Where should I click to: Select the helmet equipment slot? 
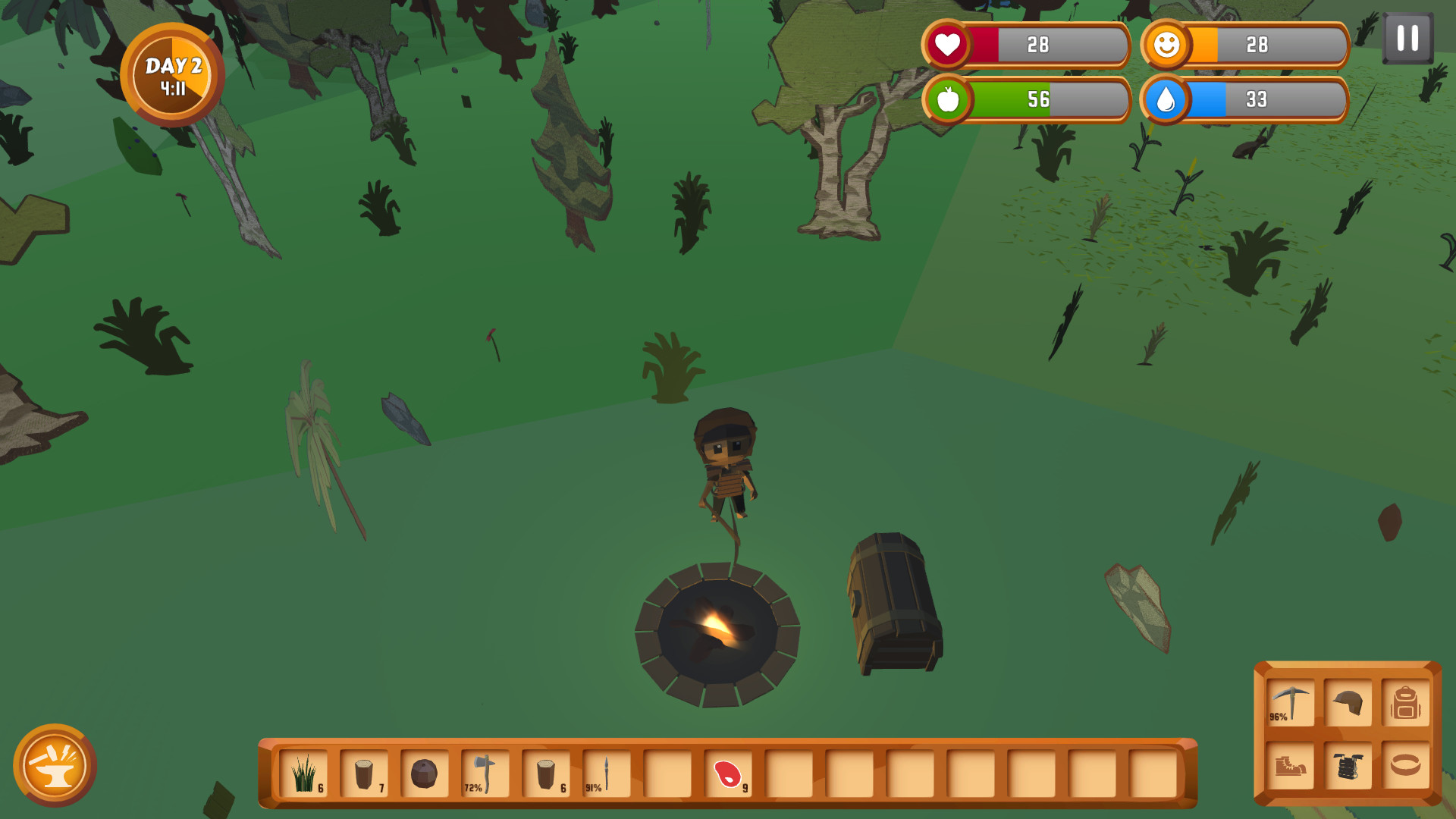pyautogui.click(x=1349, y=704)
